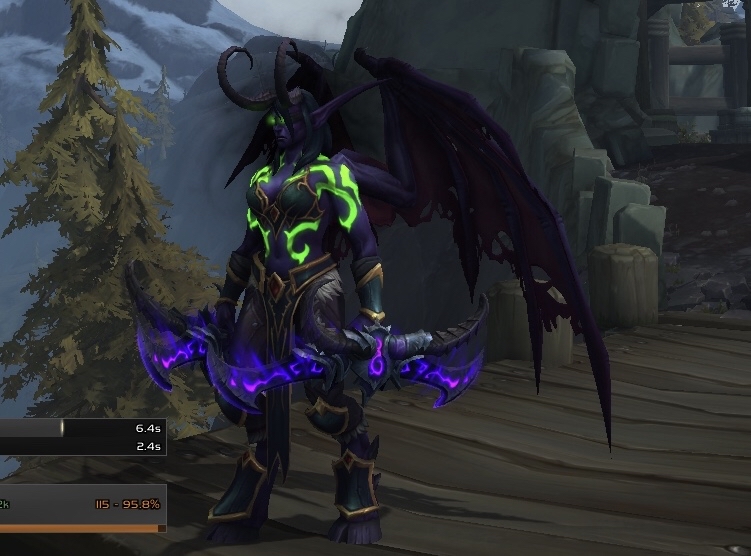The image size is (751, 556).
Task: Select the unit frame showing 115 - 95.8%
Action: [82, 506]
